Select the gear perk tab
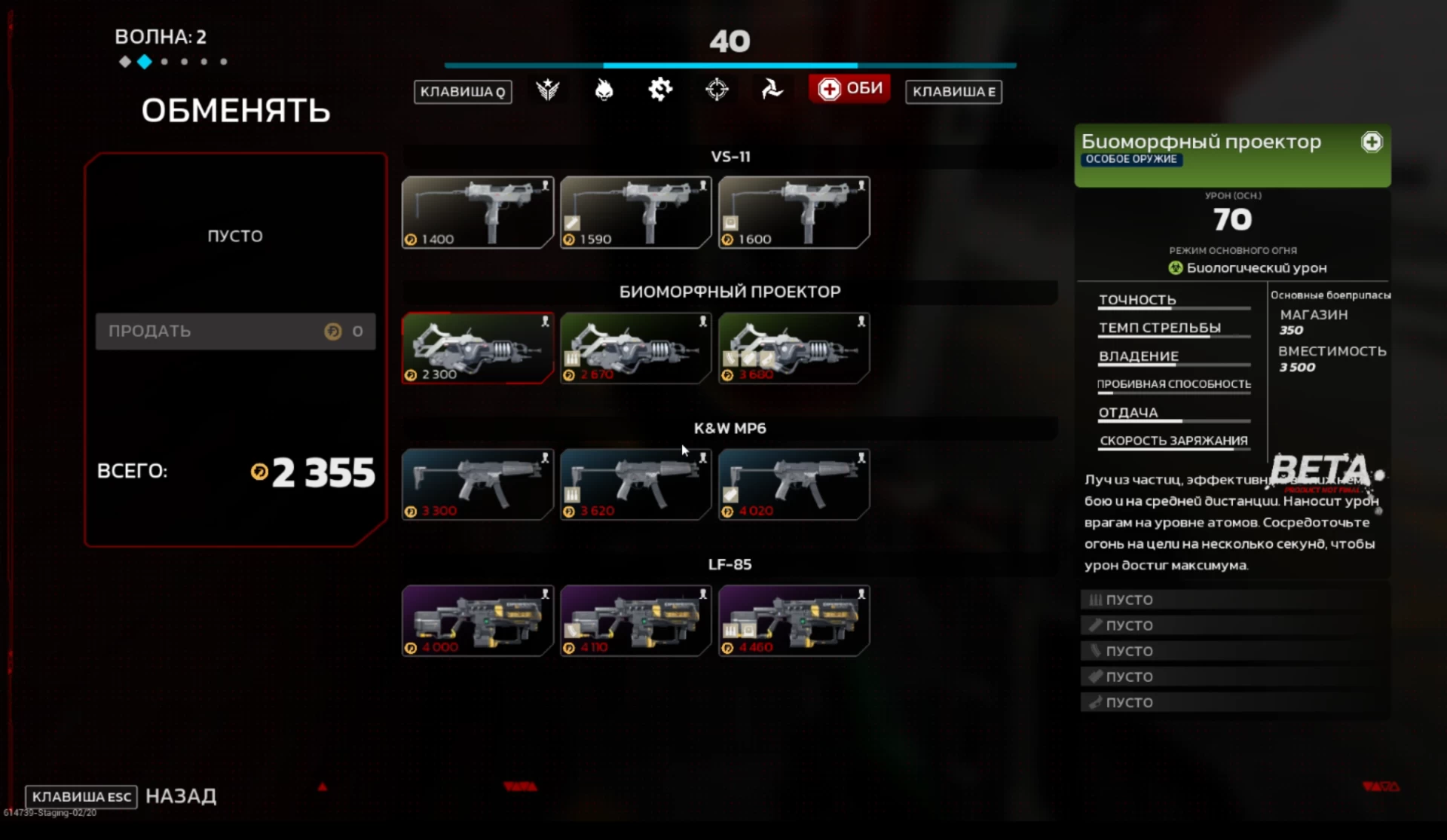 (x=660, y=90)
